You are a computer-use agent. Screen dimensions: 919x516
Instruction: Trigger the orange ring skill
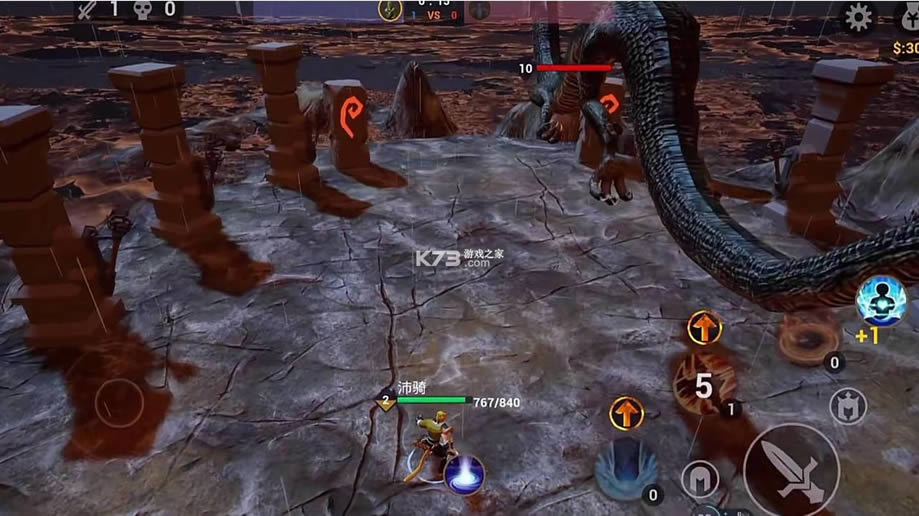click(x=808, y=338)
